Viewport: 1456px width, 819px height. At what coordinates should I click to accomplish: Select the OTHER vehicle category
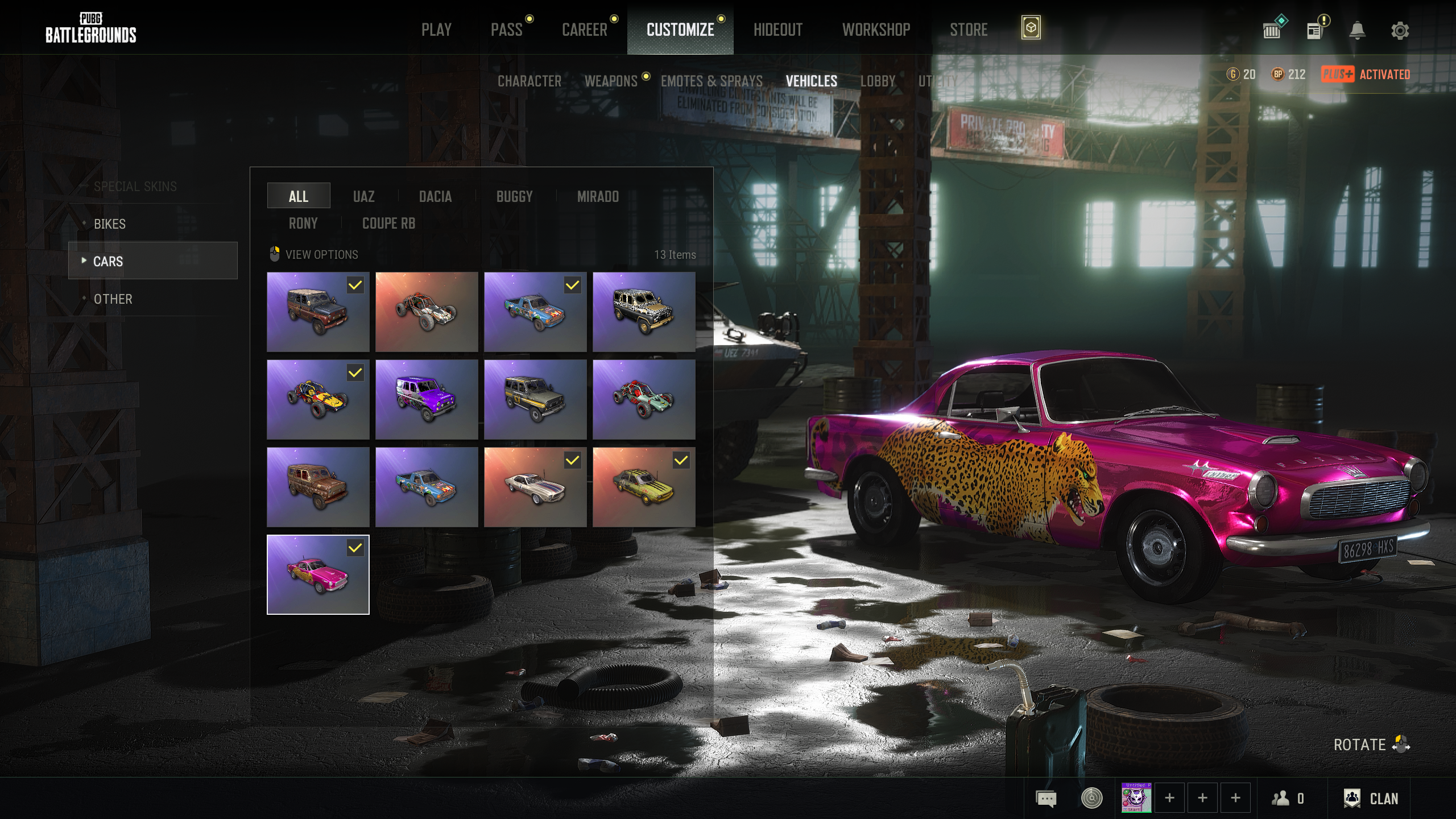113,299
